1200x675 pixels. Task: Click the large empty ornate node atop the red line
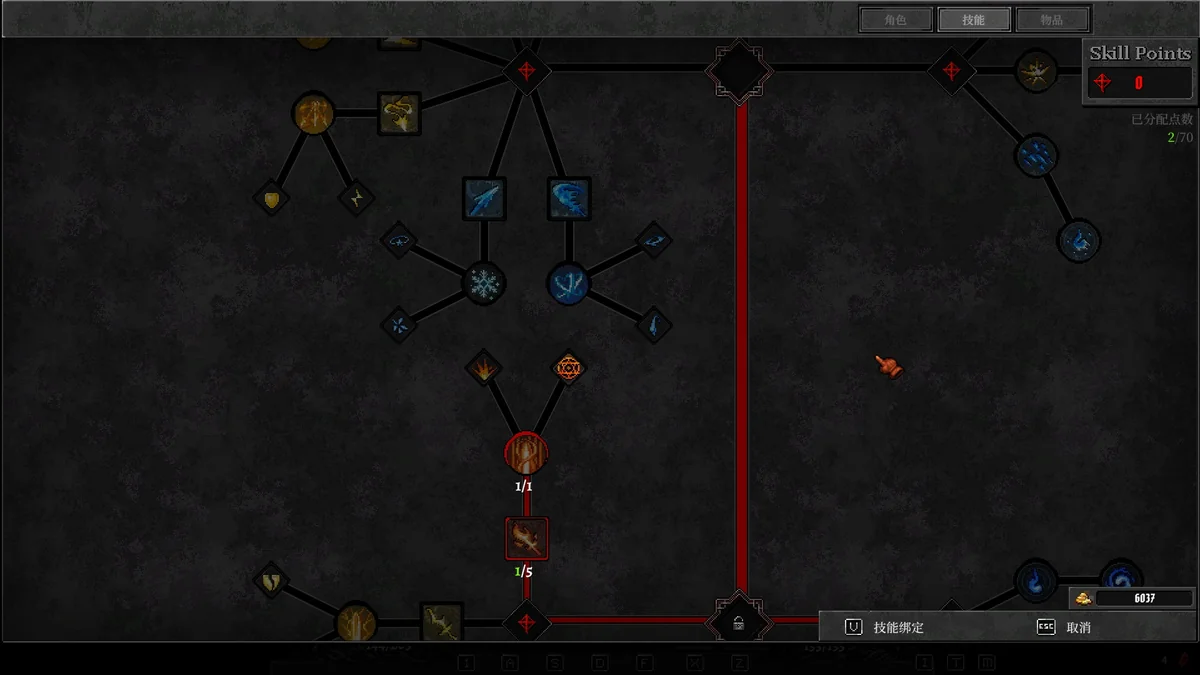pyautogui.click(x=739, y=70)
